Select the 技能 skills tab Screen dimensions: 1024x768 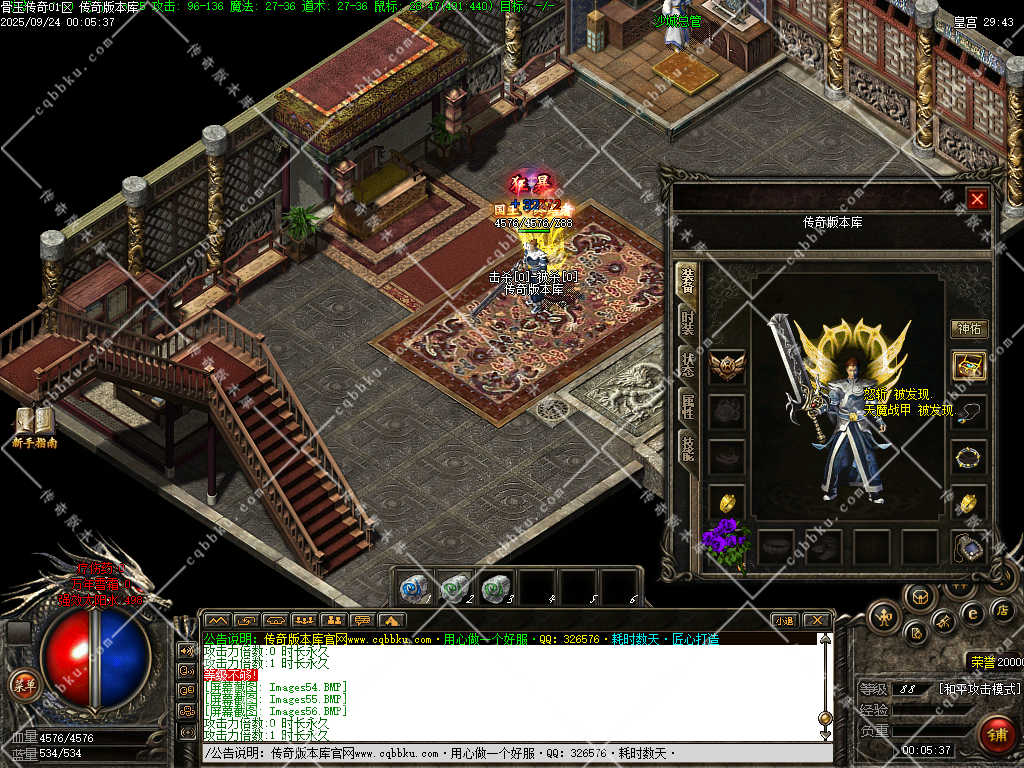(x=687, y=447)
